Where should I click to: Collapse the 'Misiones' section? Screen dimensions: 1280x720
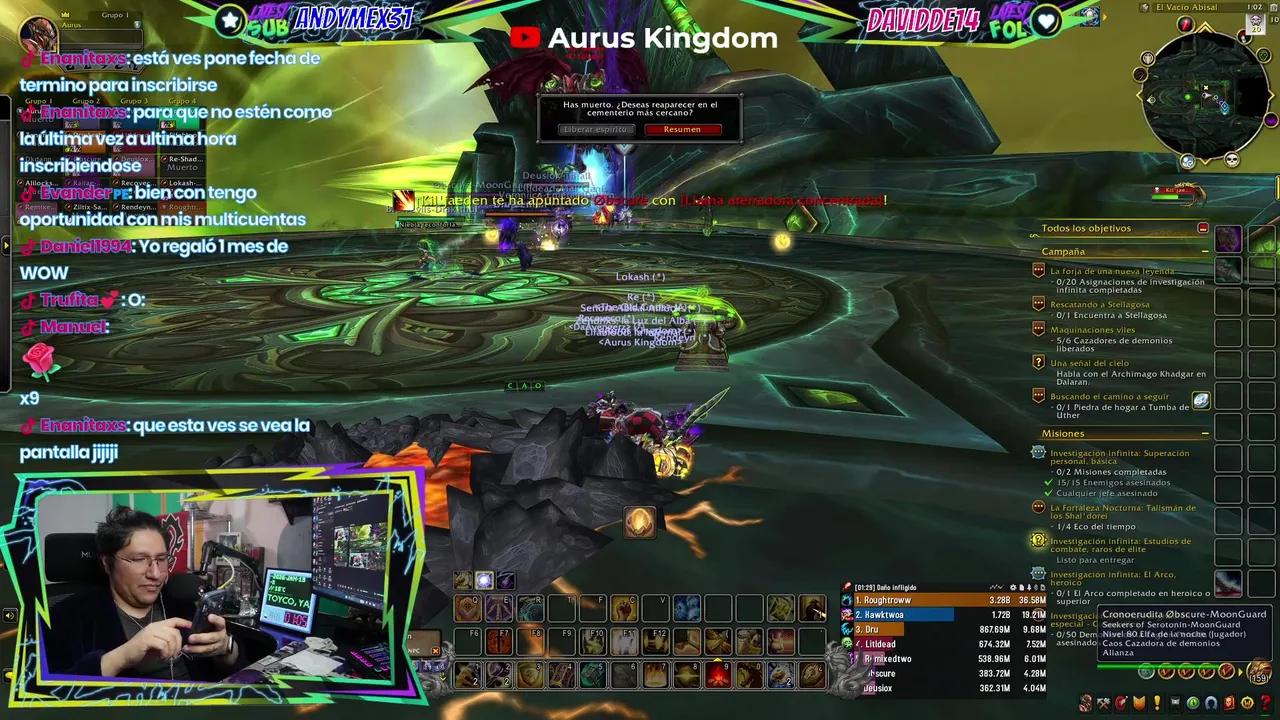[1205, 433]
